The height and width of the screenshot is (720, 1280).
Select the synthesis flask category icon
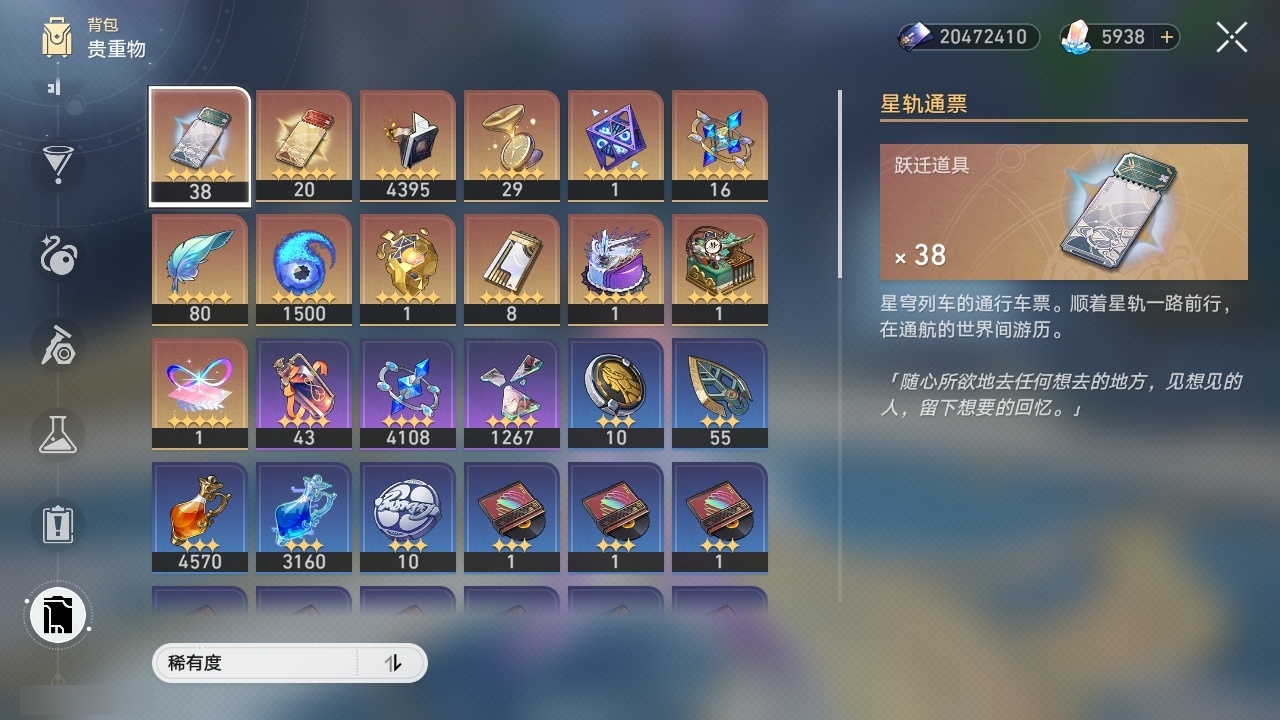pyautogui.click(x=57, y=435)
